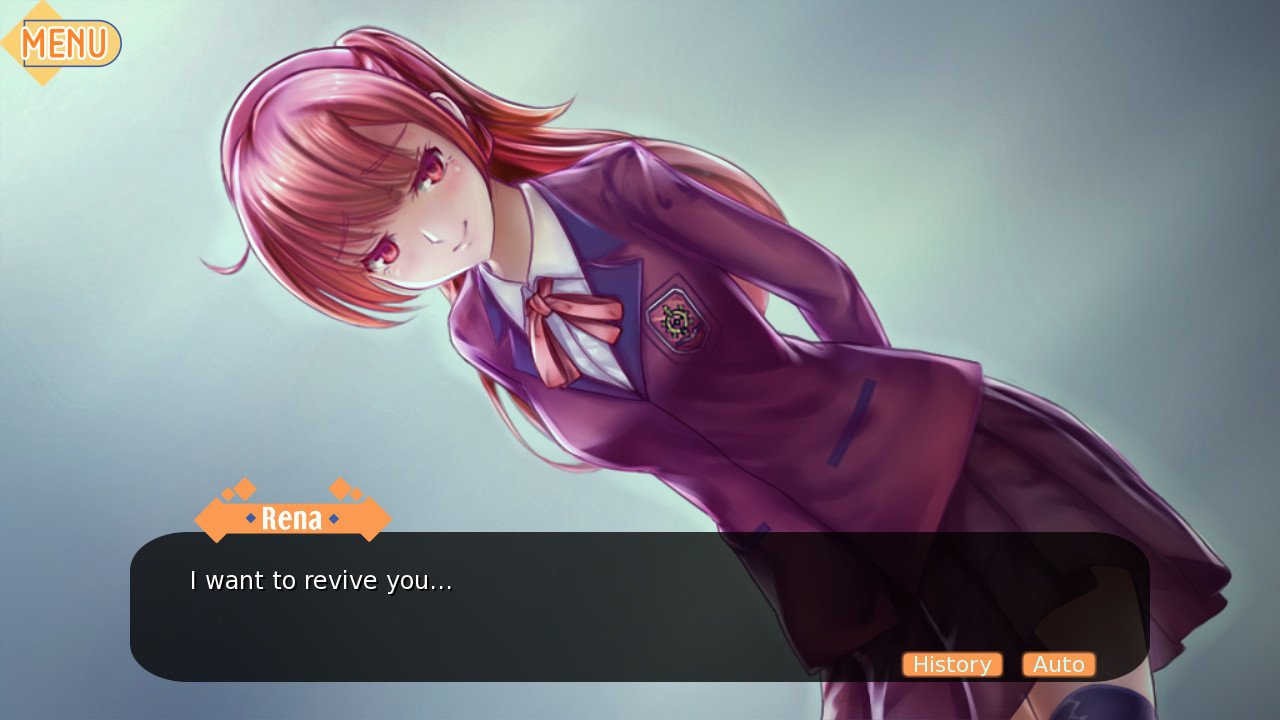Toggle automatic text advancement with Auto
The width and height of the screenshot is (1280, 720).
pos(1059,664)
